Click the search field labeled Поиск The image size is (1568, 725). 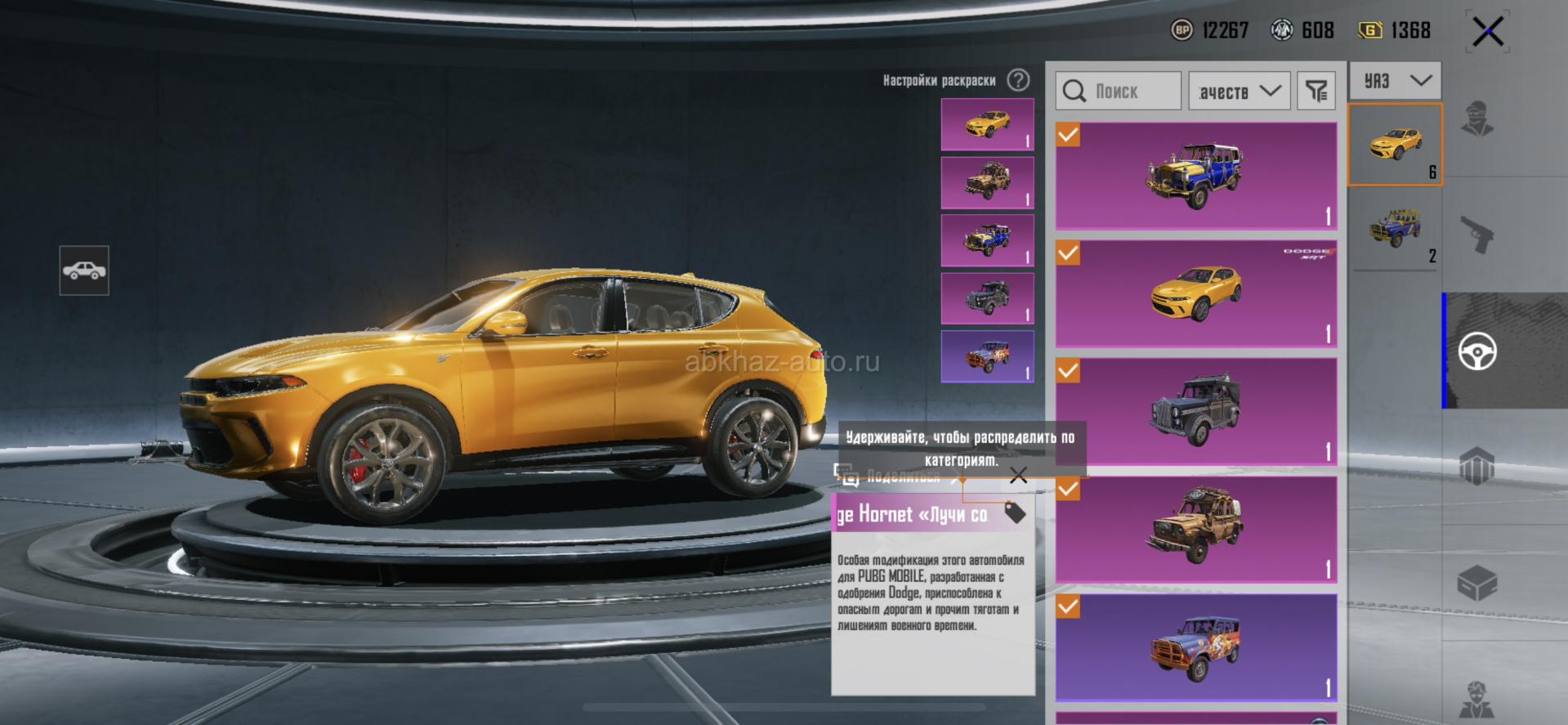[x=1118, y=91]
